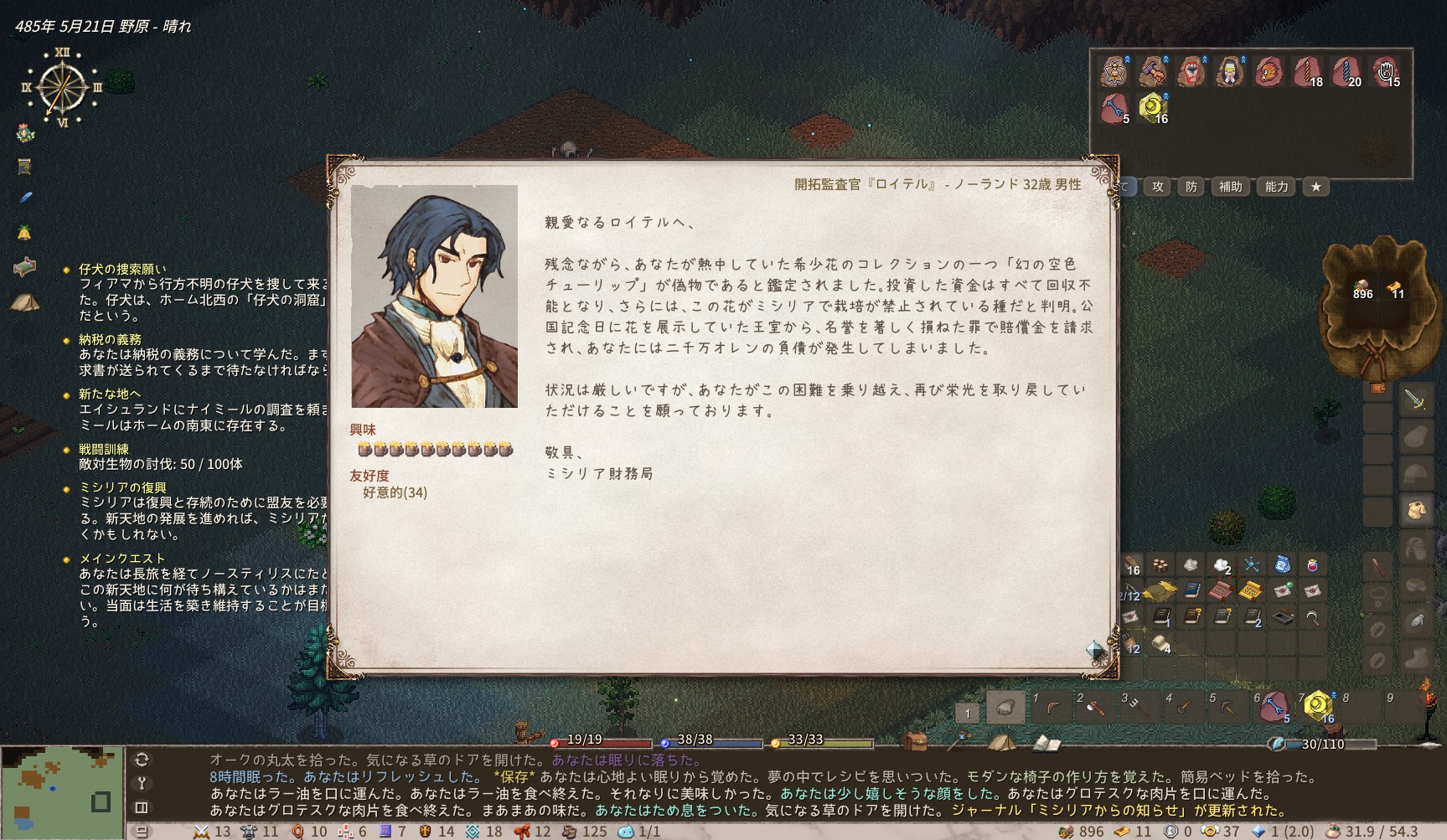Screen dimensions: 1447x840
Task: Click the golden bell icon
Action: [24, 232]
